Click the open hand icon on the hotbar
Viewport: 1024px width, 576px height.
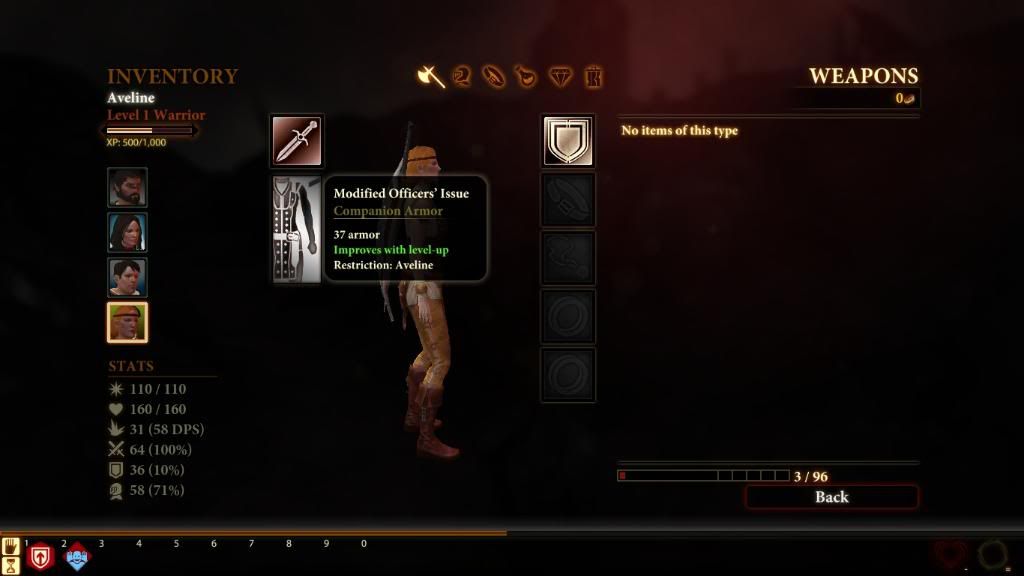[x=11, y=546]
